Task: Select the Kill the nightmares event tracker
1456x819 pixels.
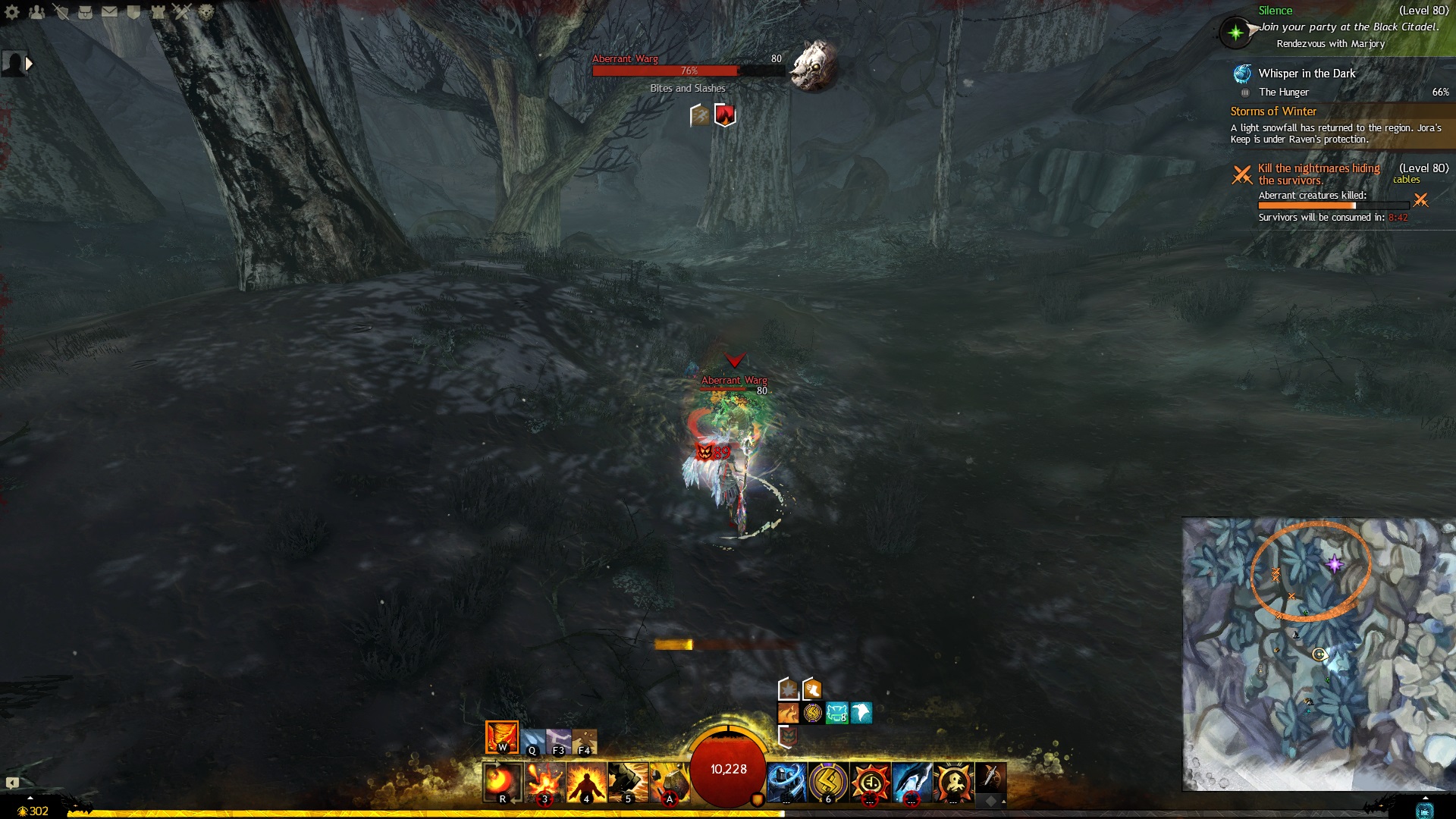Action: pos(1319,174)
